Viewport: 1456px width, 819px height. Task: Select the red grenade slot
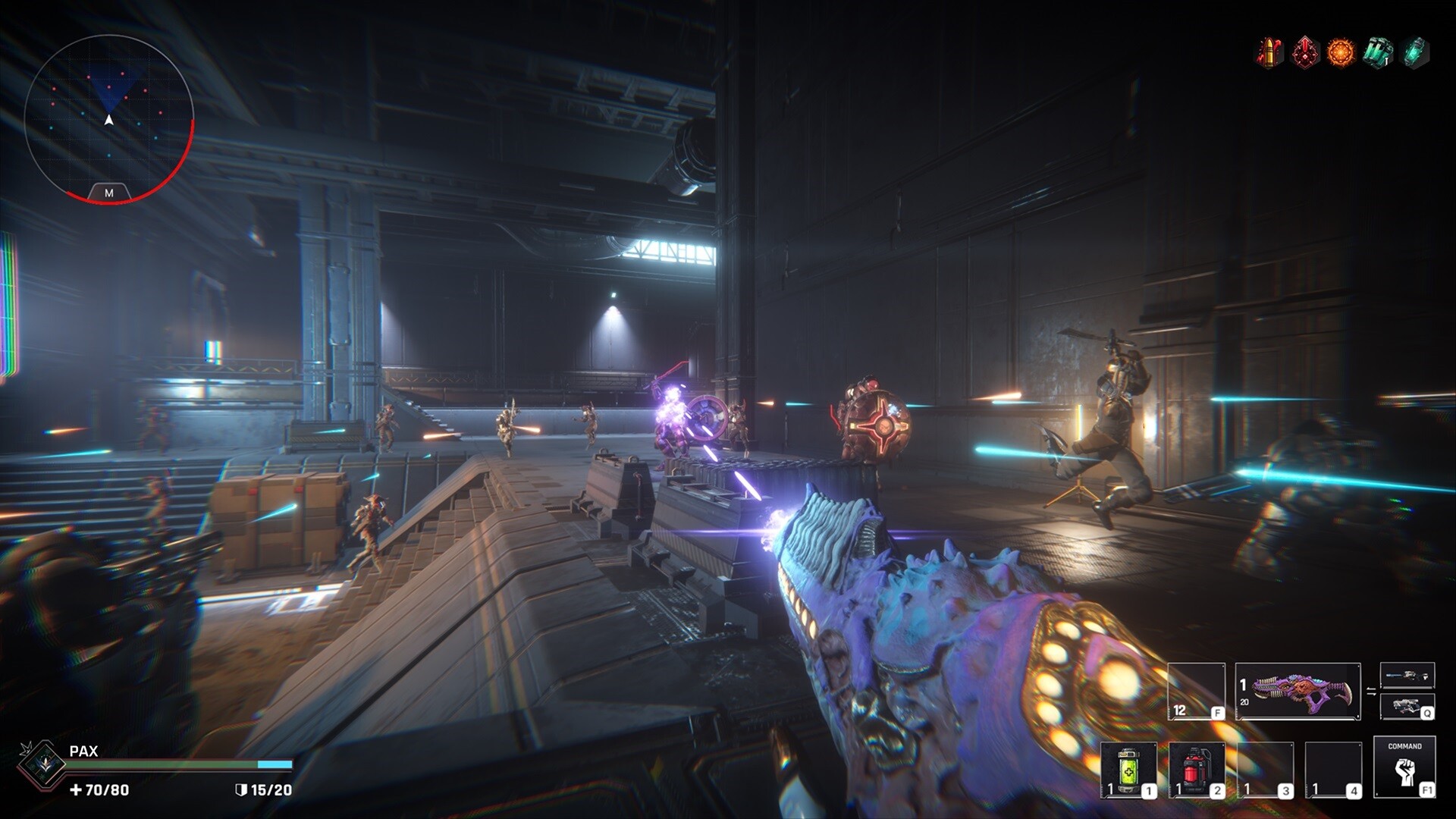point(1196,770)
